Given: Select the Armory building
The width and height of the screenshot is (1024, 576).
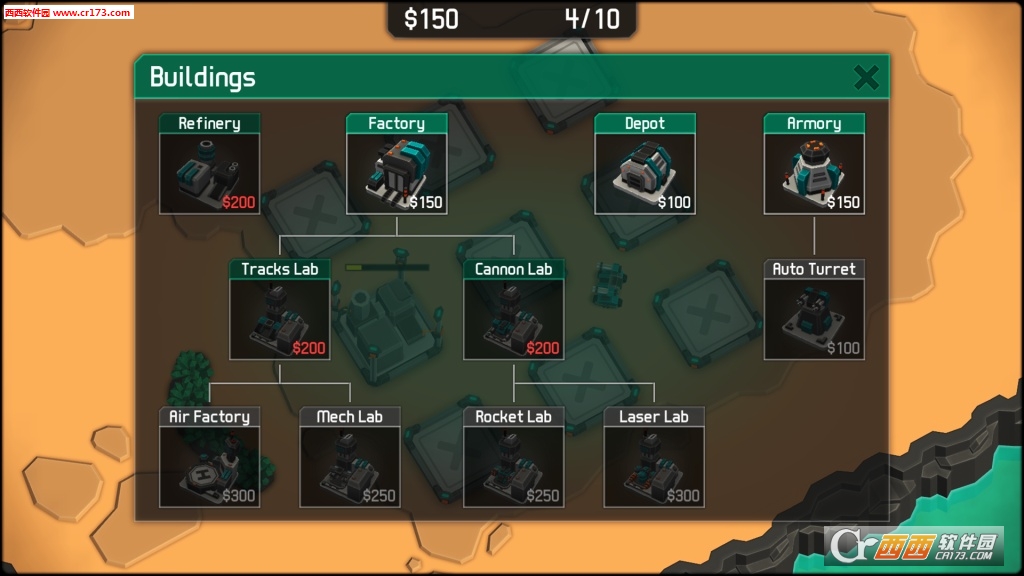Looking at the screenshot, I should coord(814,165).
